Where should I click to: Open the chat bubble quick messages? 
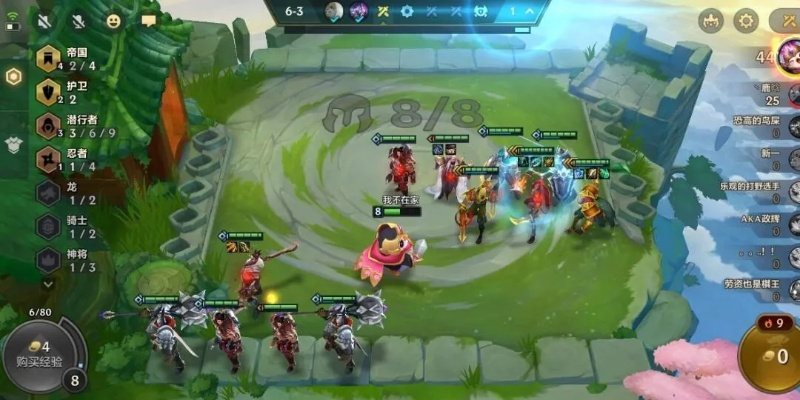click(149, 19)
